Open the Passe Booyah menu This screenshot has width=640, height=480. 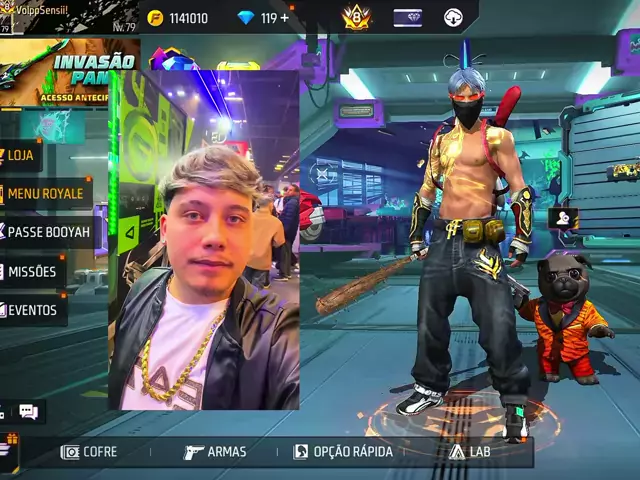48,232
